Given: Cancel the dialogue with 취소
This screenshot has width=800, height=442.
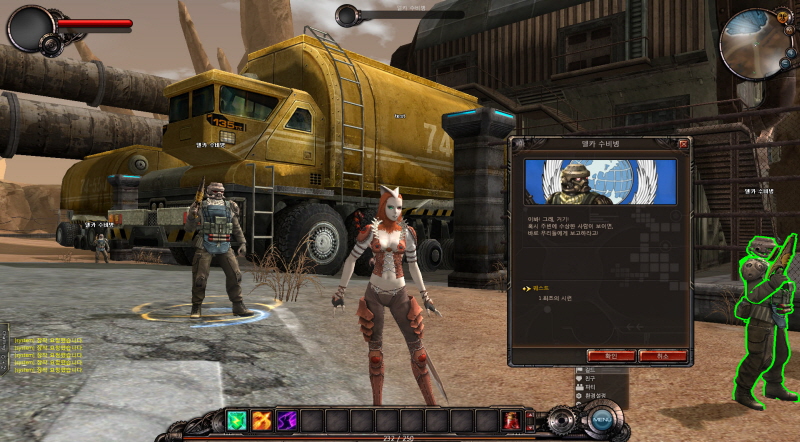Looking at the screenshot, I should coord(663,355).
